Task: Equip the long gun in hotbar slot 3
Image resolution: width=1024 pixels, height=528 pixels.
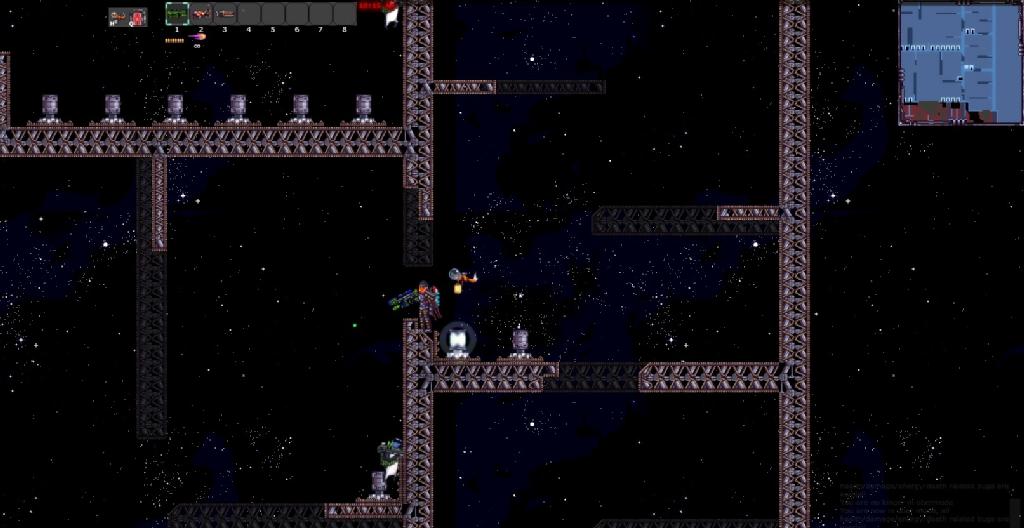Action: (225, 14)
